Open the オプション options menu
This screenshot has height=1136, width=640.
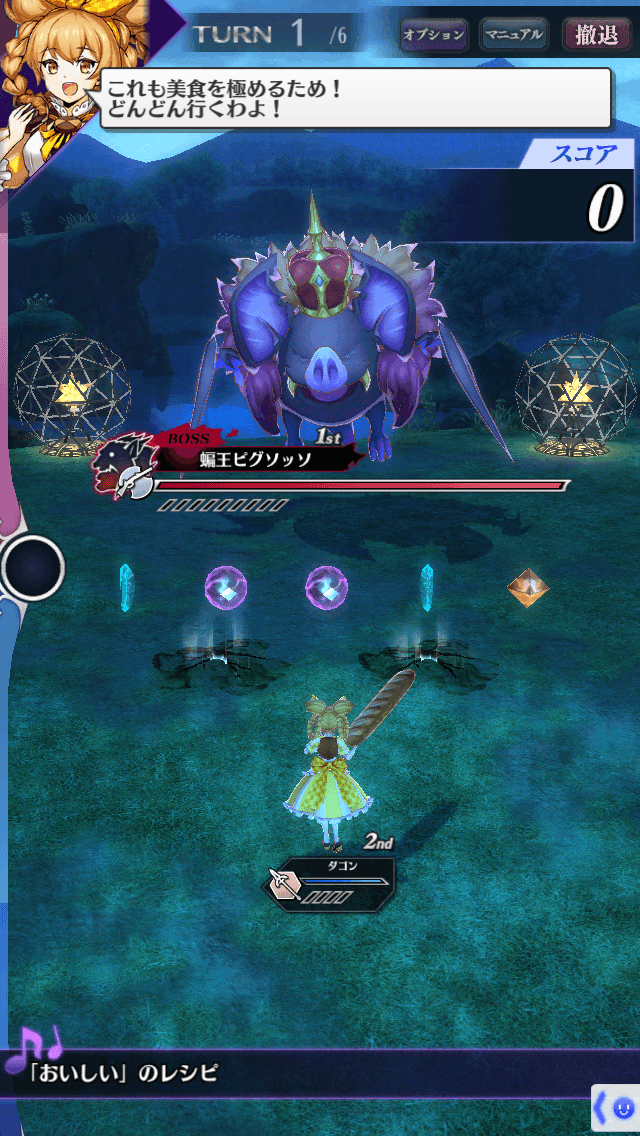[x=434, y=35]
